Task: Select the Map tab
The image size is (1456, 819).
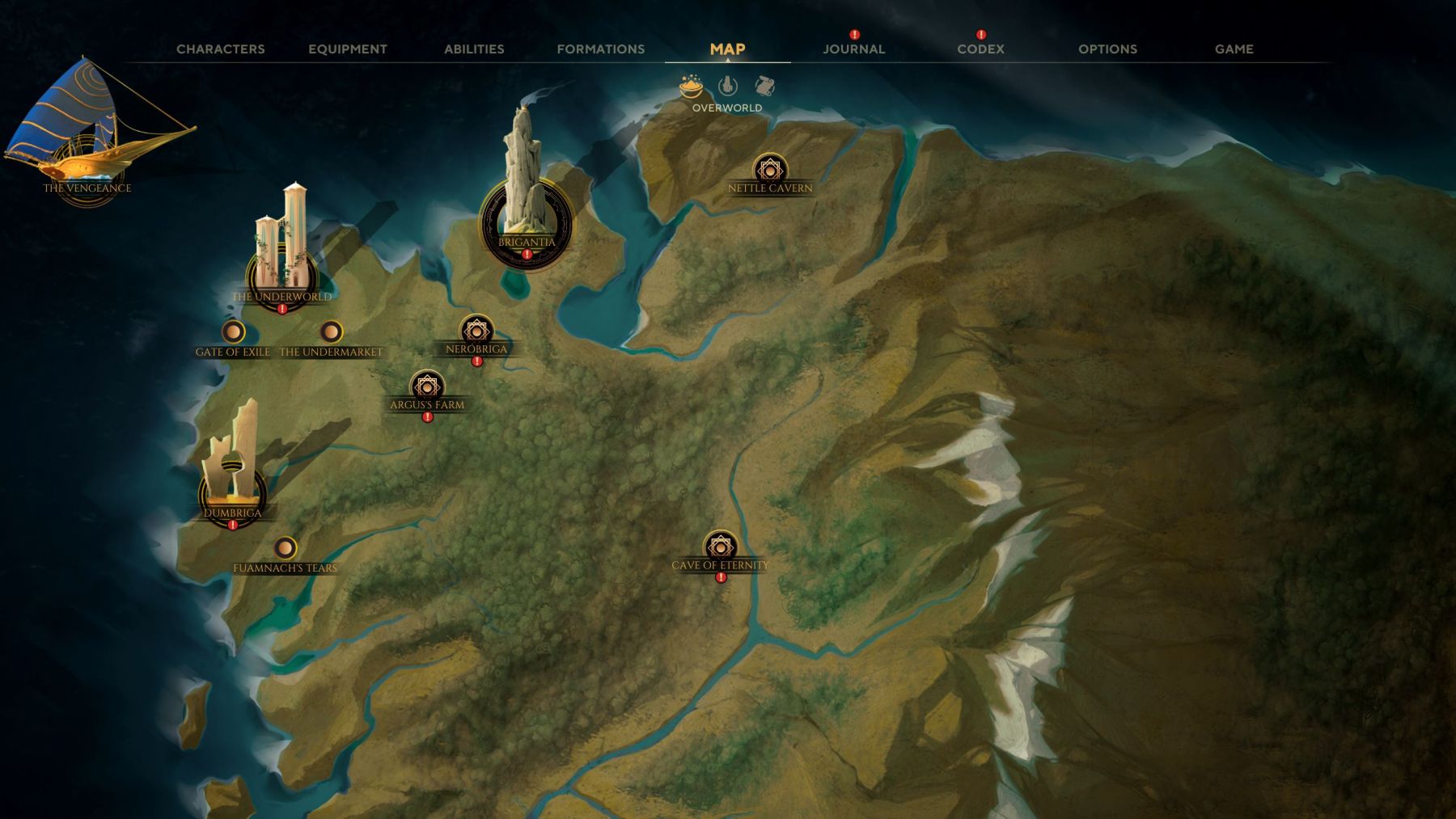Action: click(x=727, y=49)
